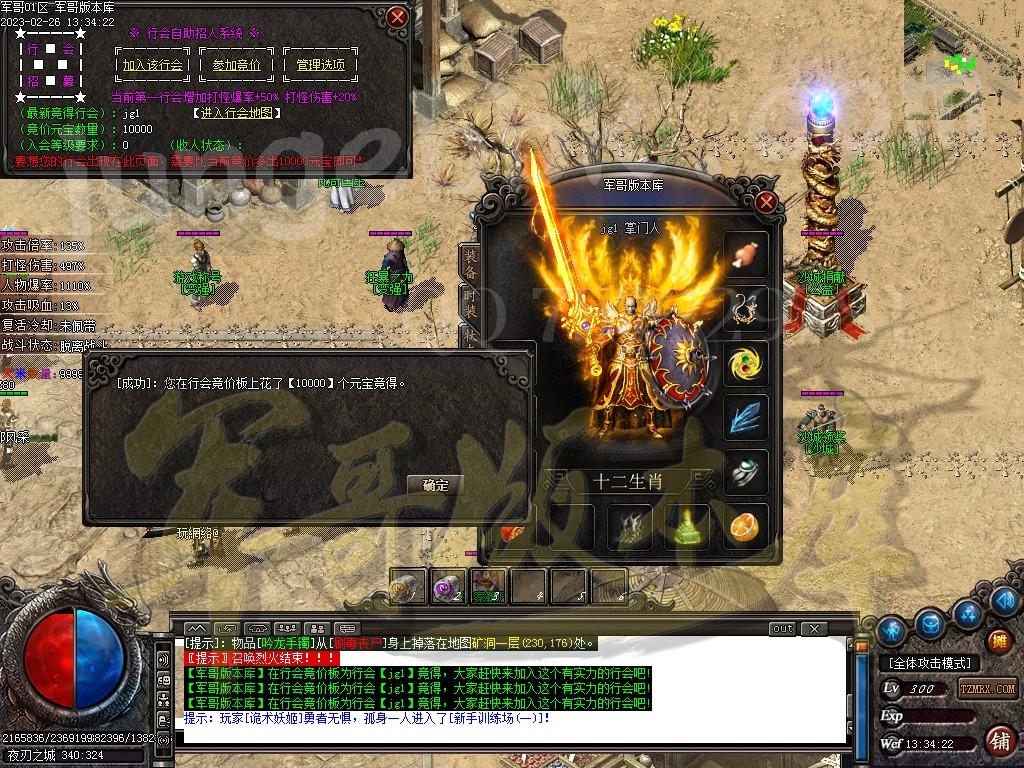Select the green jade pagoda slot
The width and height of the screenshot is (1024, 768).
(x=688, y=527)
